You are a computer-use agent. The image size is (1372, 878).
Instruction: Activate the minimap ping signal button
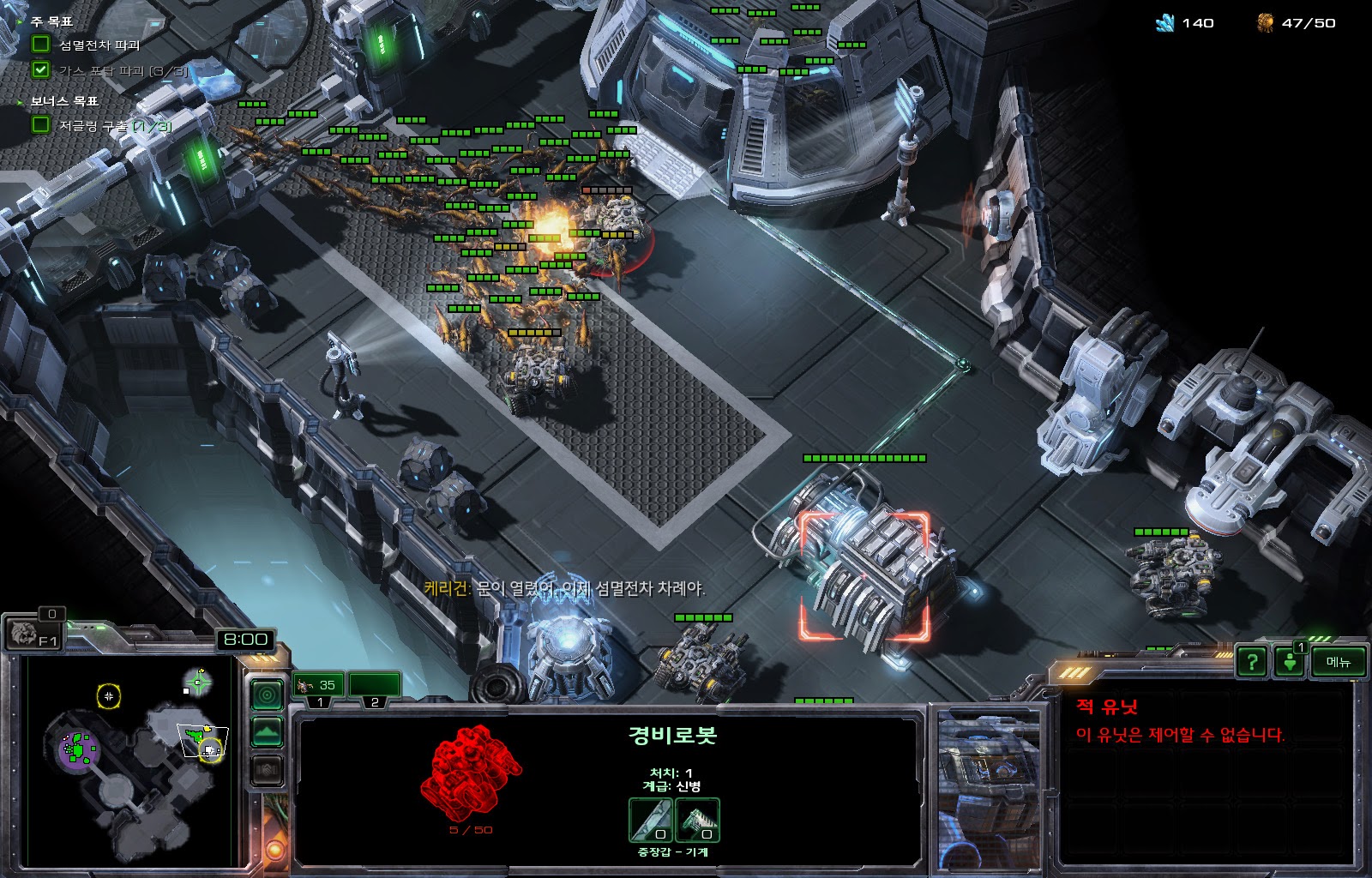tap(267, 695)
